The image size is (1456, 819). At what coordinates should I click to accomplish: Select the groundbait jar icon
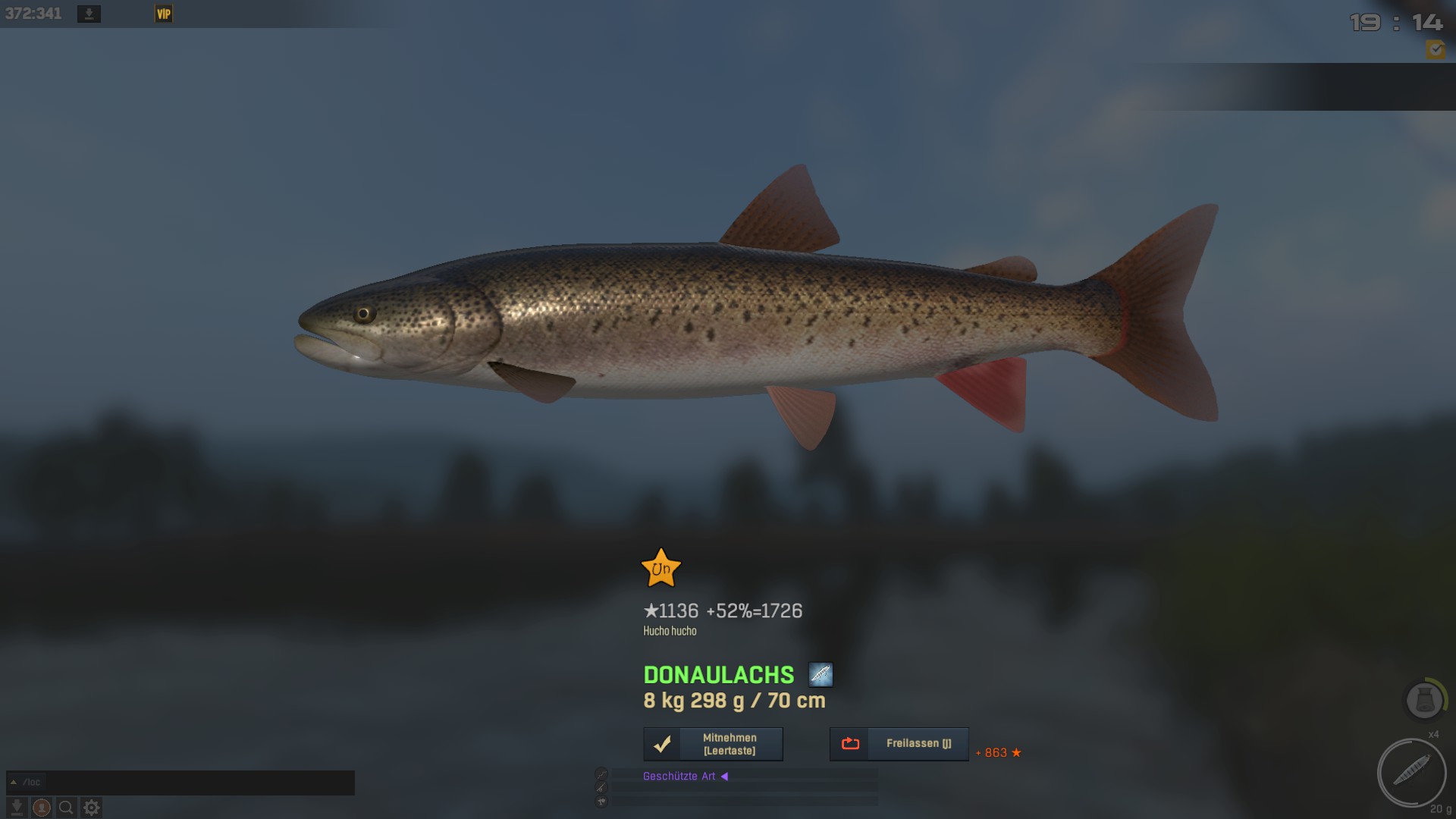(1424, 700)
